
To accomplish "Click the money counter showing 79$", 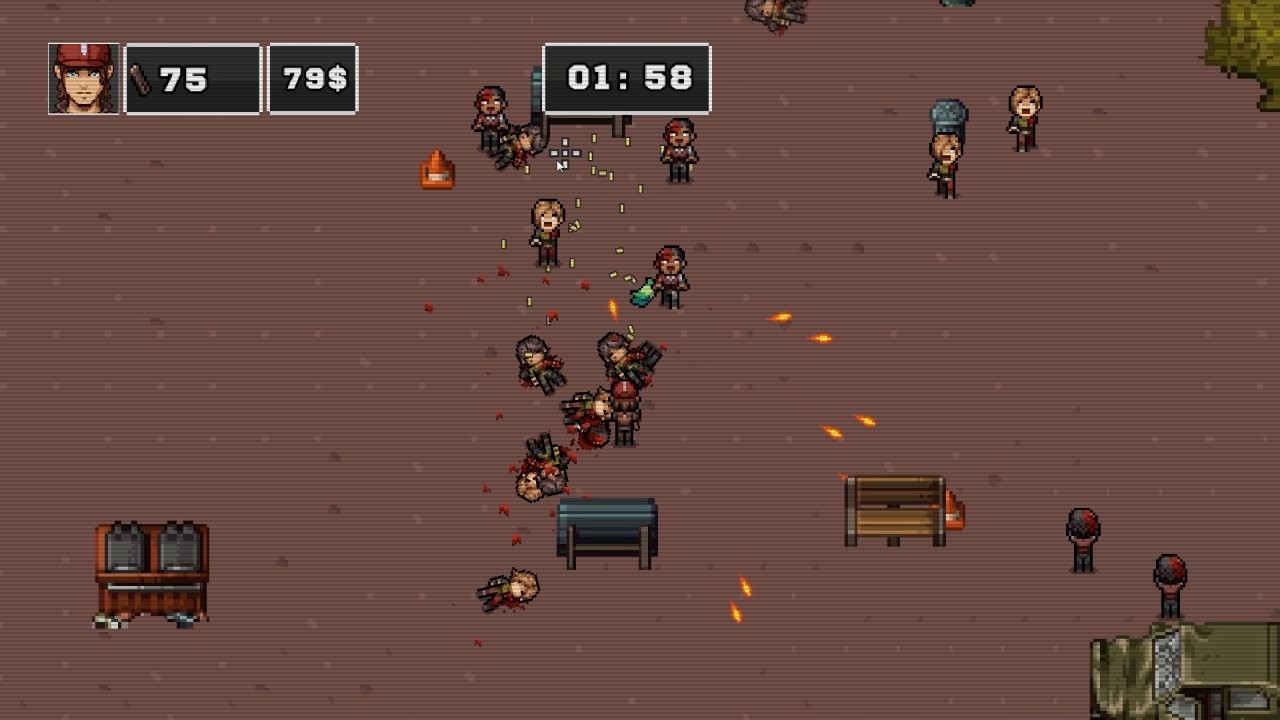I will tap(312, 76).
